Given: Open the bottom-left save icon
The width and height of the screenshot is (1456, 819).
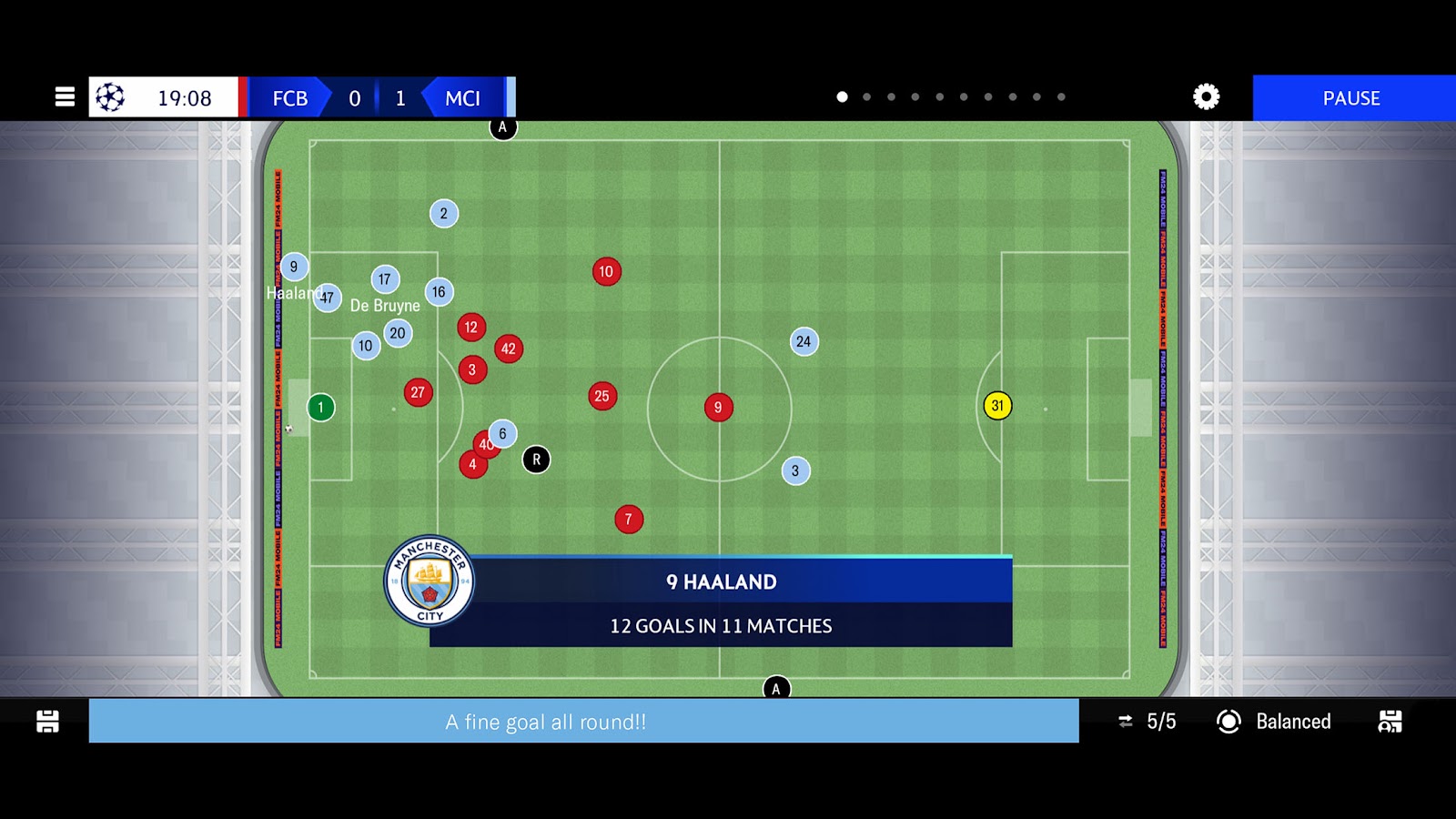Looking at the screenshot, I should point(47,722).
